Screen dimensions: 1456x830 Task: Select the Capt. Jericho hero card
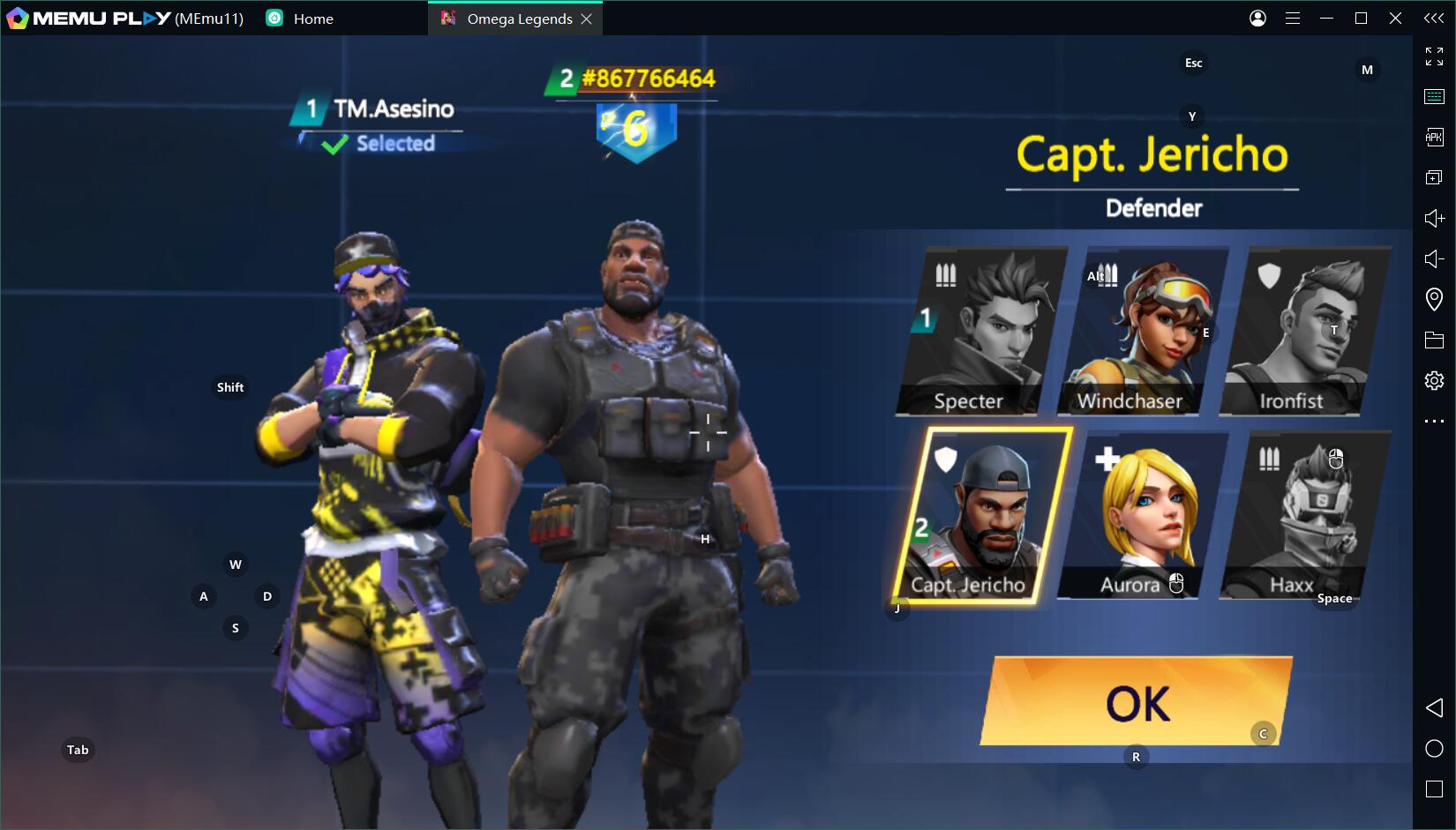(981, 516)
